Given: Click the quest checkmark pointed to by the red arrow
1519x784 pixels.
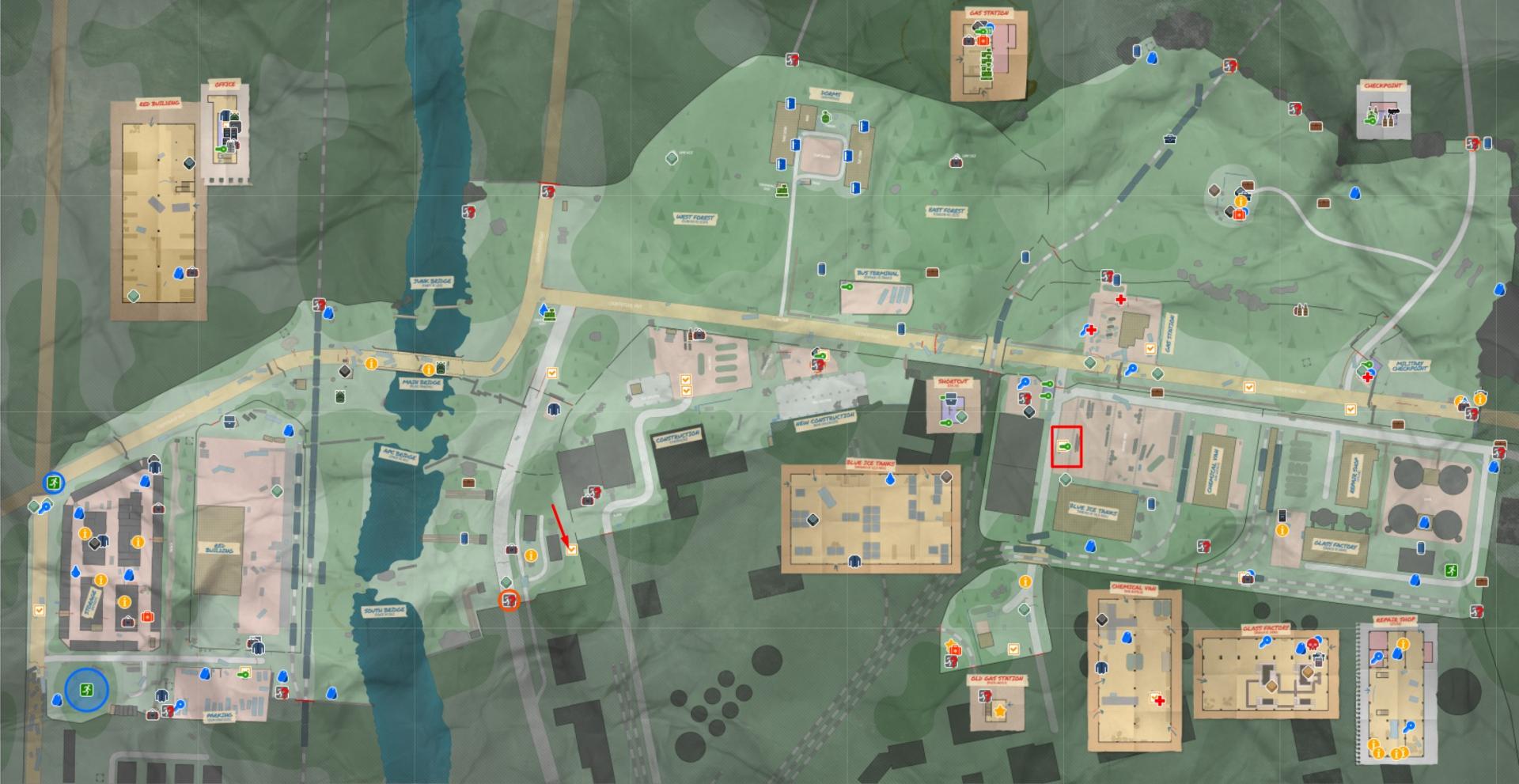Looking at the screenshot, I should pyautogui.click(x=572, y=550).
